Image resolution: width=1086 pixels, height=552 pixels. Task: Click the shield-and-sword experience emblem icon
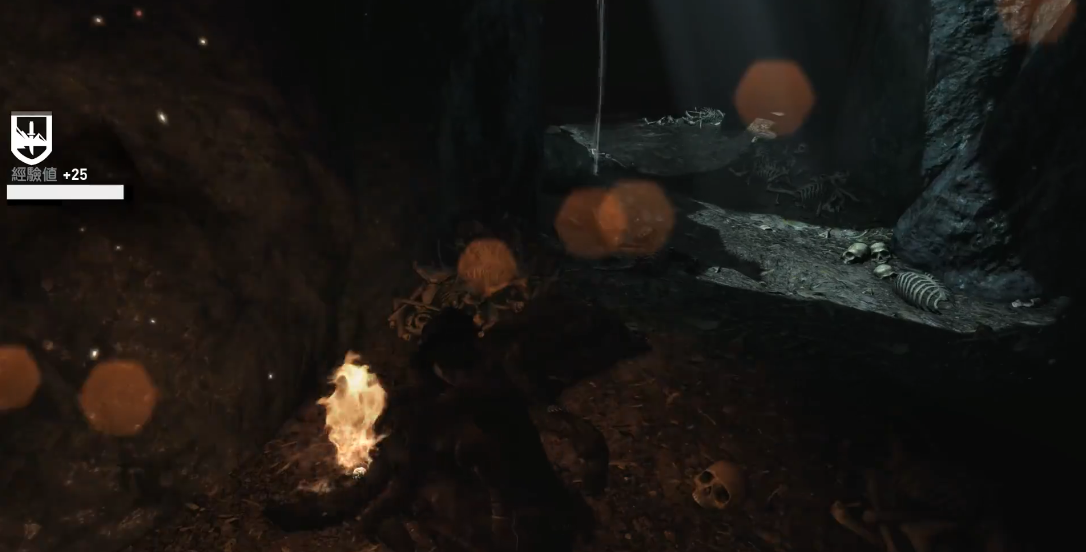click(31, 137)
